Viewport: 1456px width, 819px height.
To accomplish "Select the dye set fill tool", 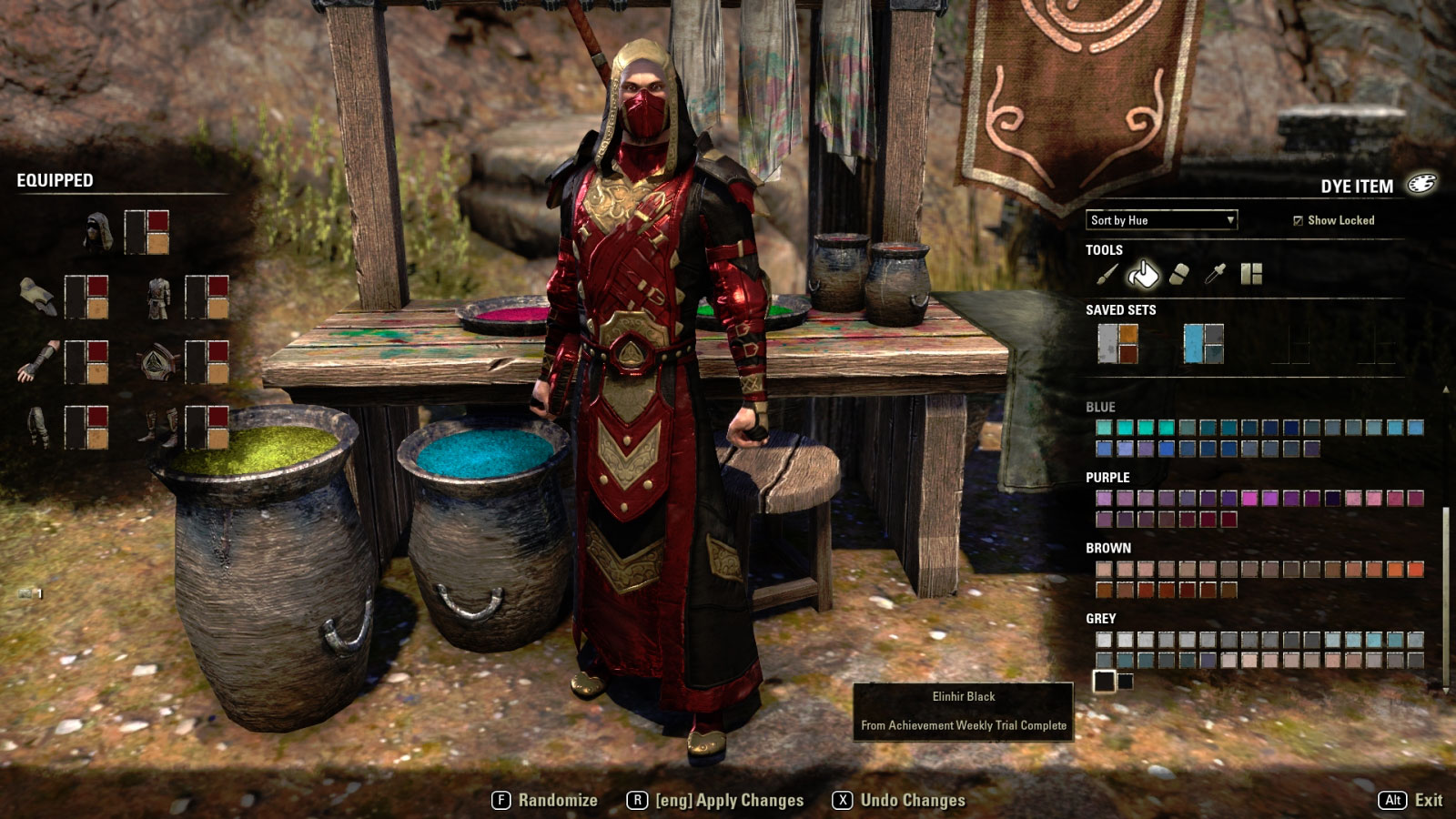I will 1251,274.
